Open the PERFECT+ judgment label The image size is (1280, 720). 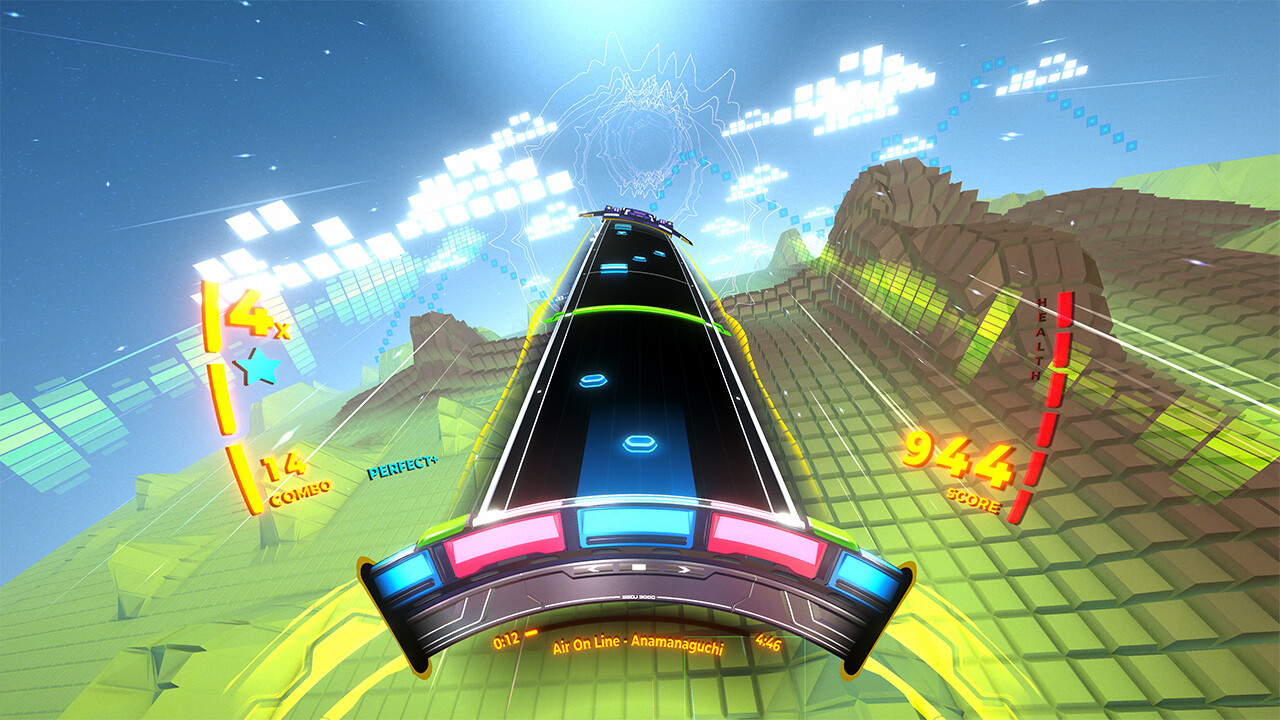tap(404, 468)
